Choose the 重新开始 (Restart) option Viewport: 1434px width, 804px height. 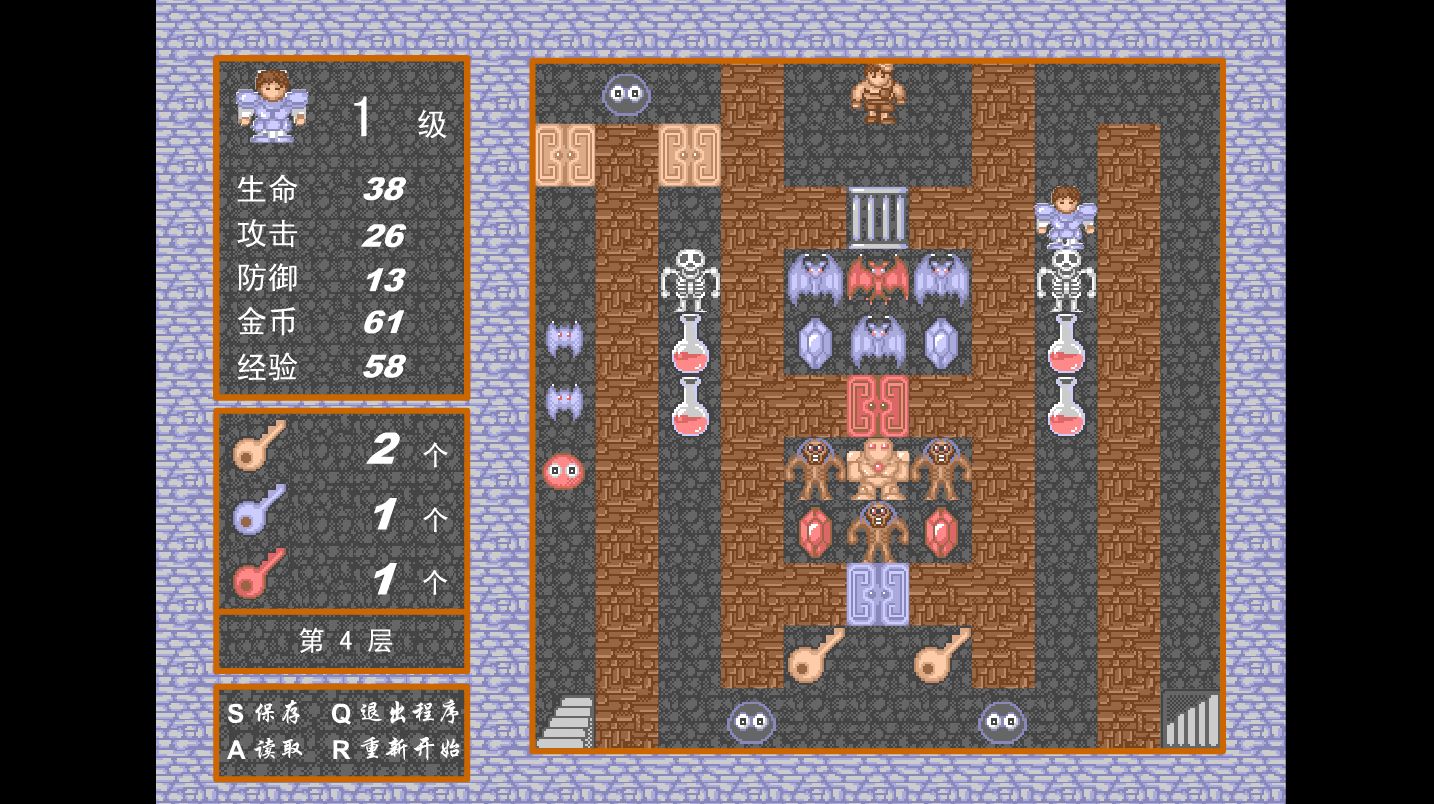395,749
